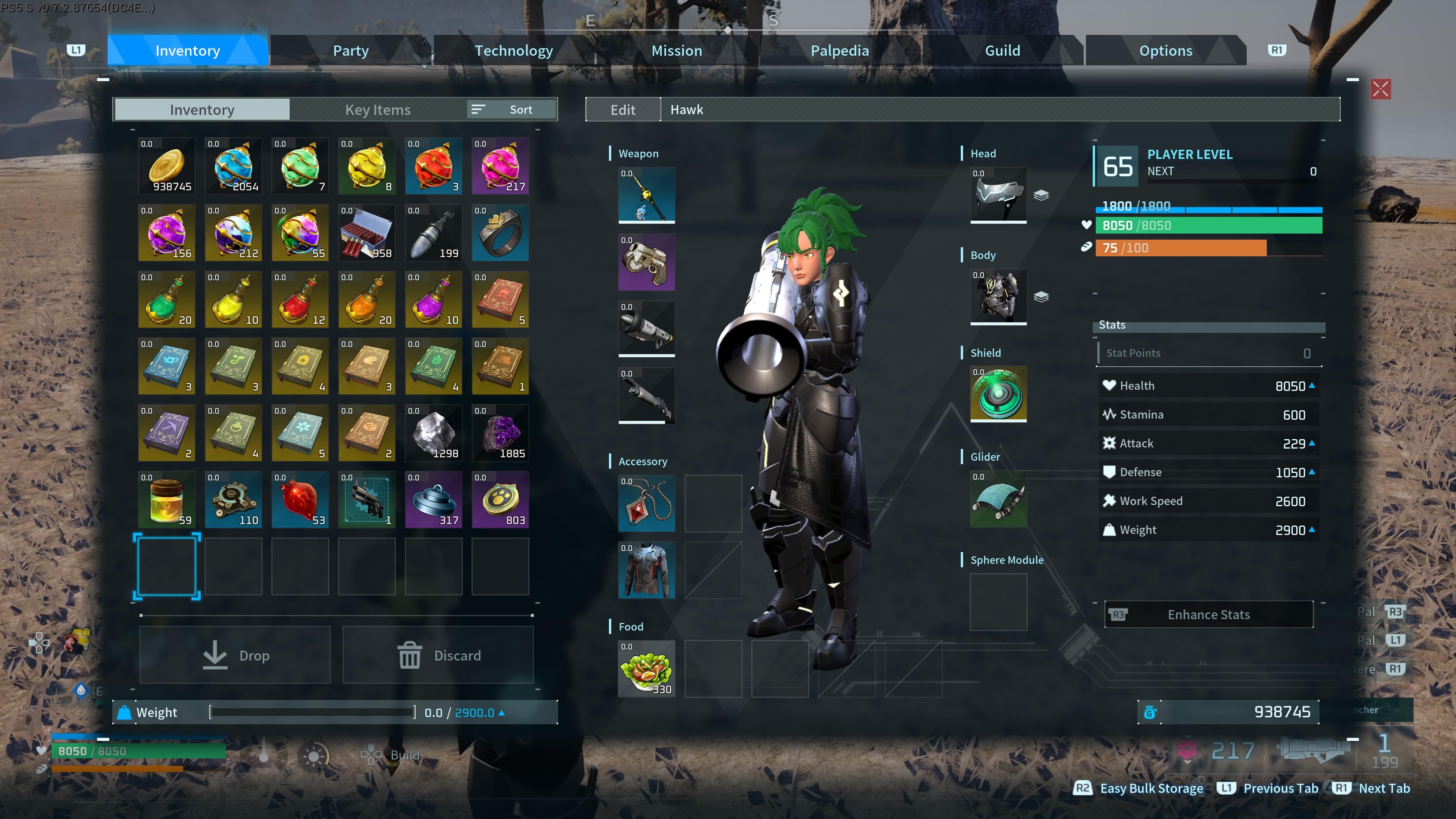Image resolution: width=1456 pixels, height=819 pixels.
Task: Choose the rocket ammo slot with 199
Action: [433, 233]
